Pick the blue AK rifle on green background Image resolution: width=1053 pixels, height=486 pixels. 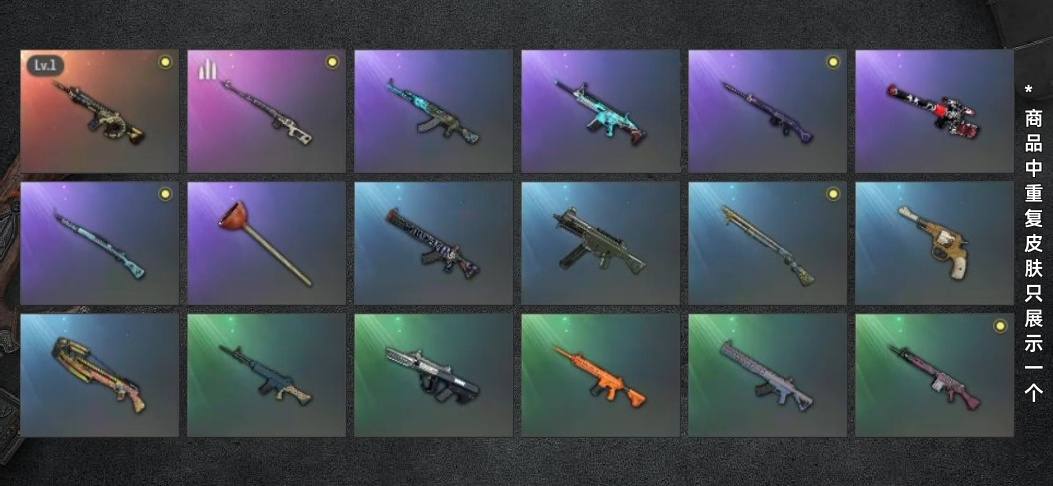(266, 375)
